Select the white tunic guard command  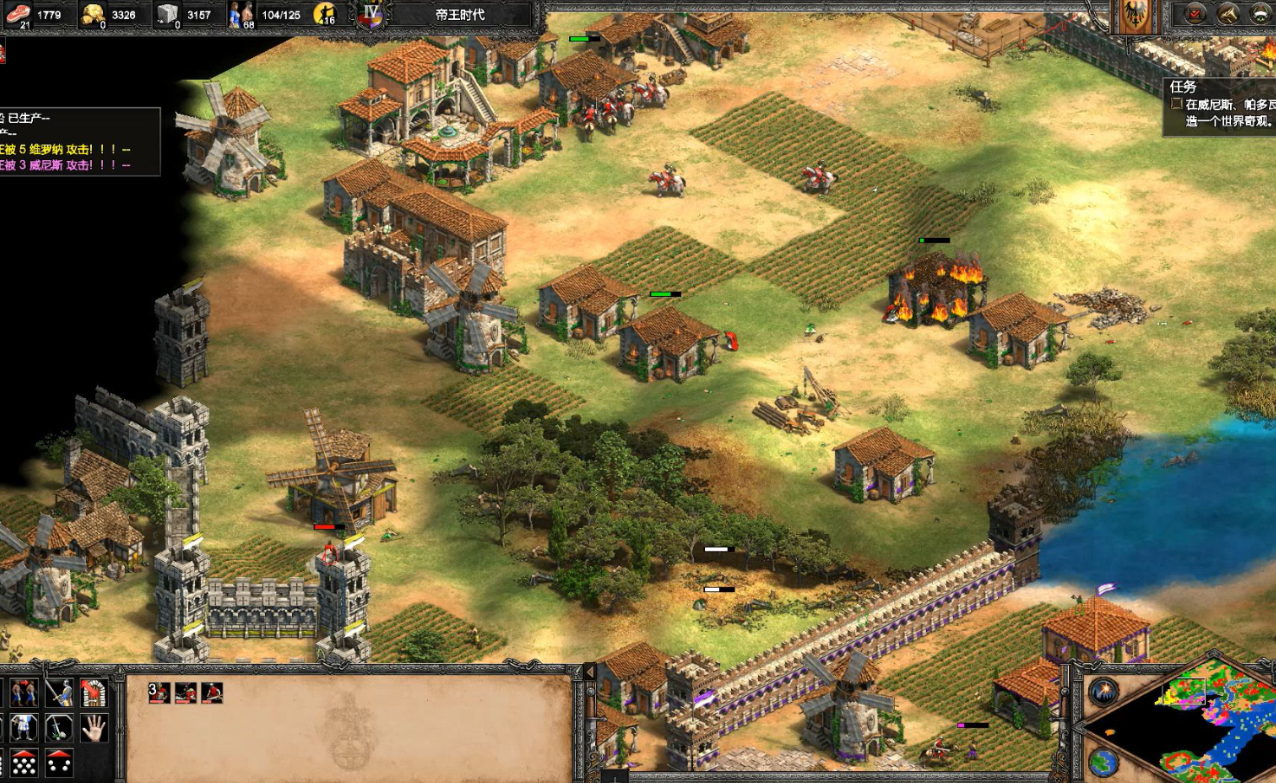coord(23,727)
